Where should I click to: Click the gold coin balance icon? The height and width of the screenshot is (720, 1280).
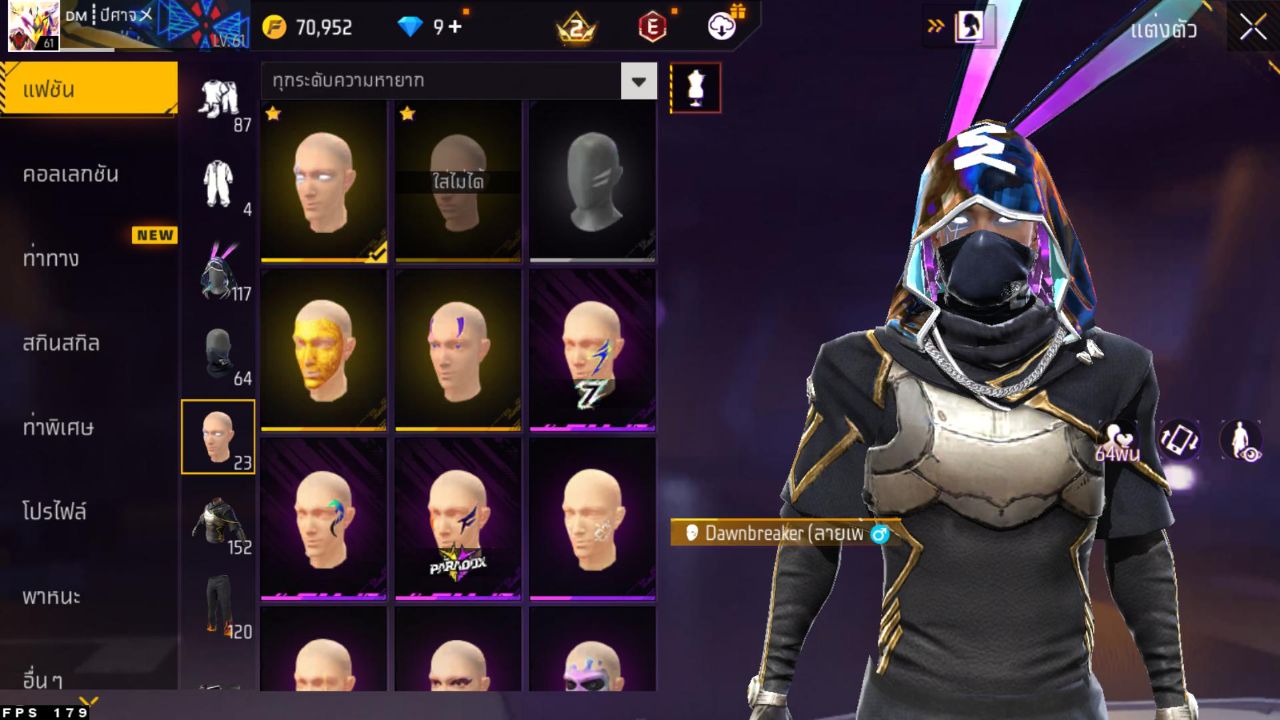click(x=273, y=28)
